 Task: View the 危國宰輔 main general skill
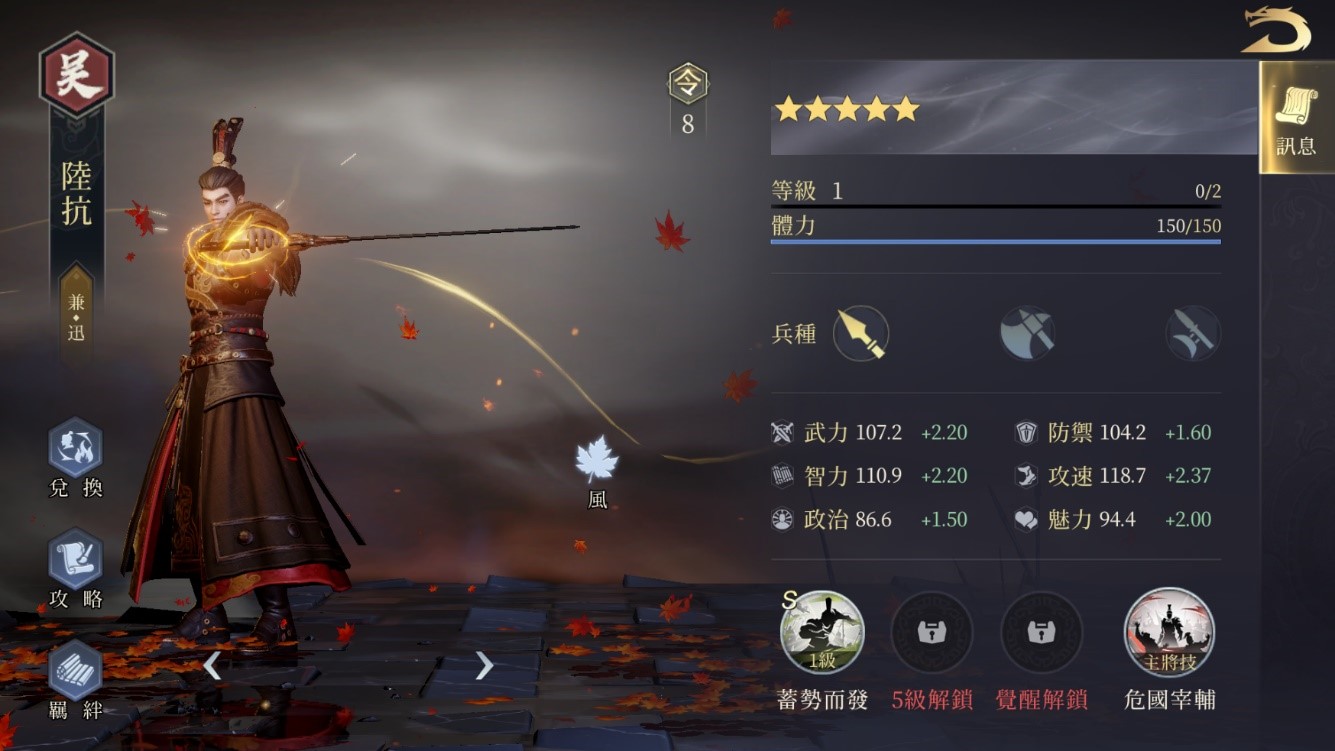pos(1169,632)
